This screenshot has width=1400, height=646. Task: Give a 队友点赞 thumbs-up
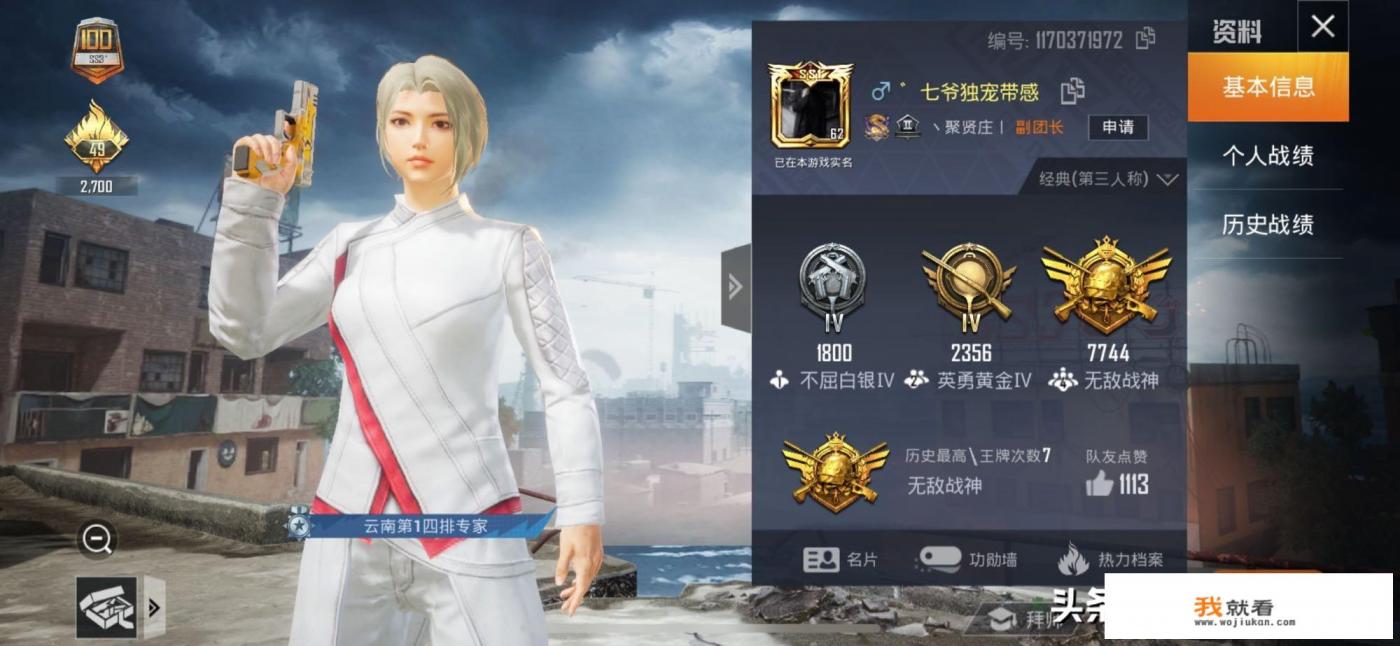(1100, 485)
